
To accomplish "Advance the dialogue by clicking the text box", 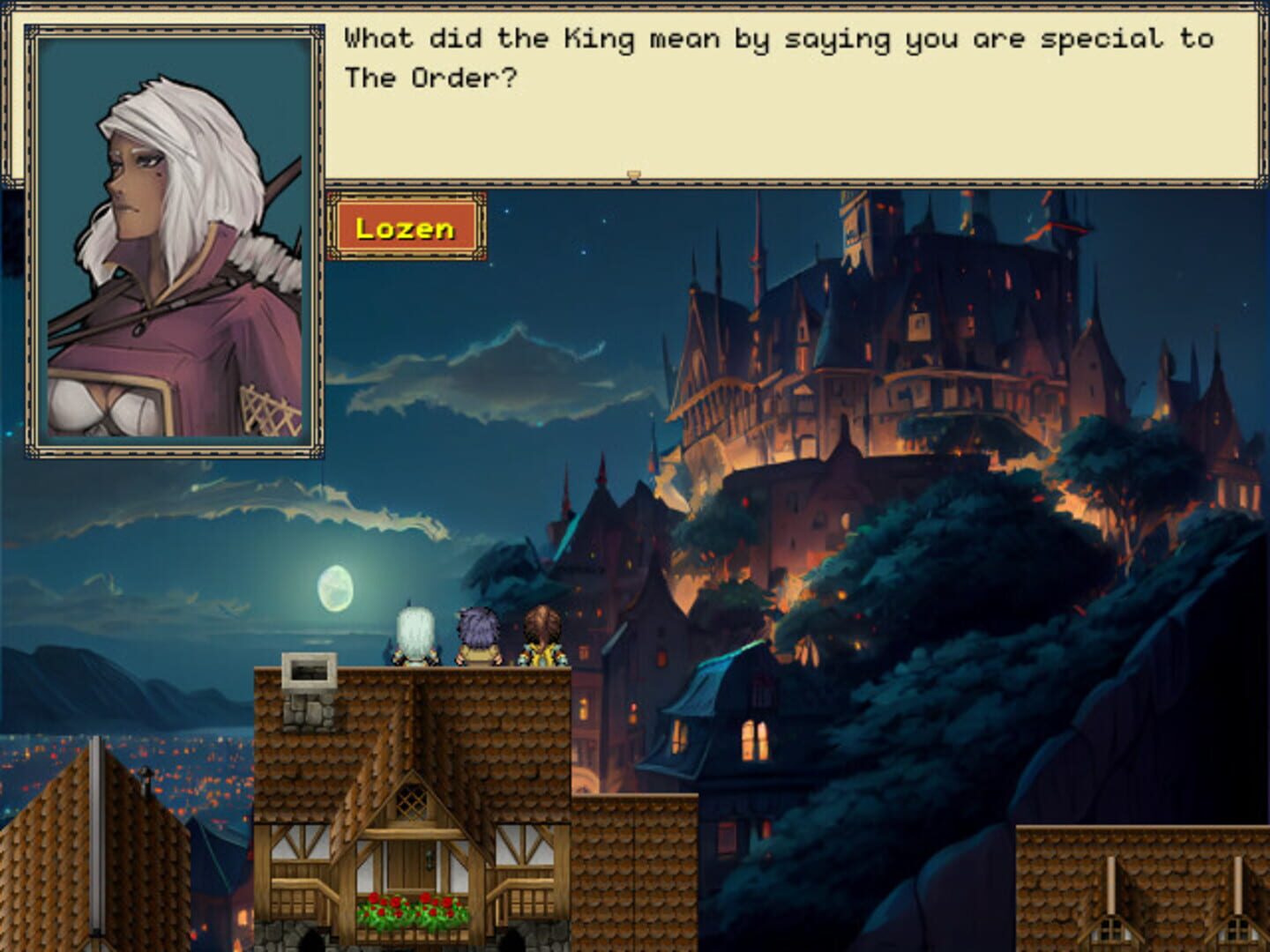I will point(794,88).
